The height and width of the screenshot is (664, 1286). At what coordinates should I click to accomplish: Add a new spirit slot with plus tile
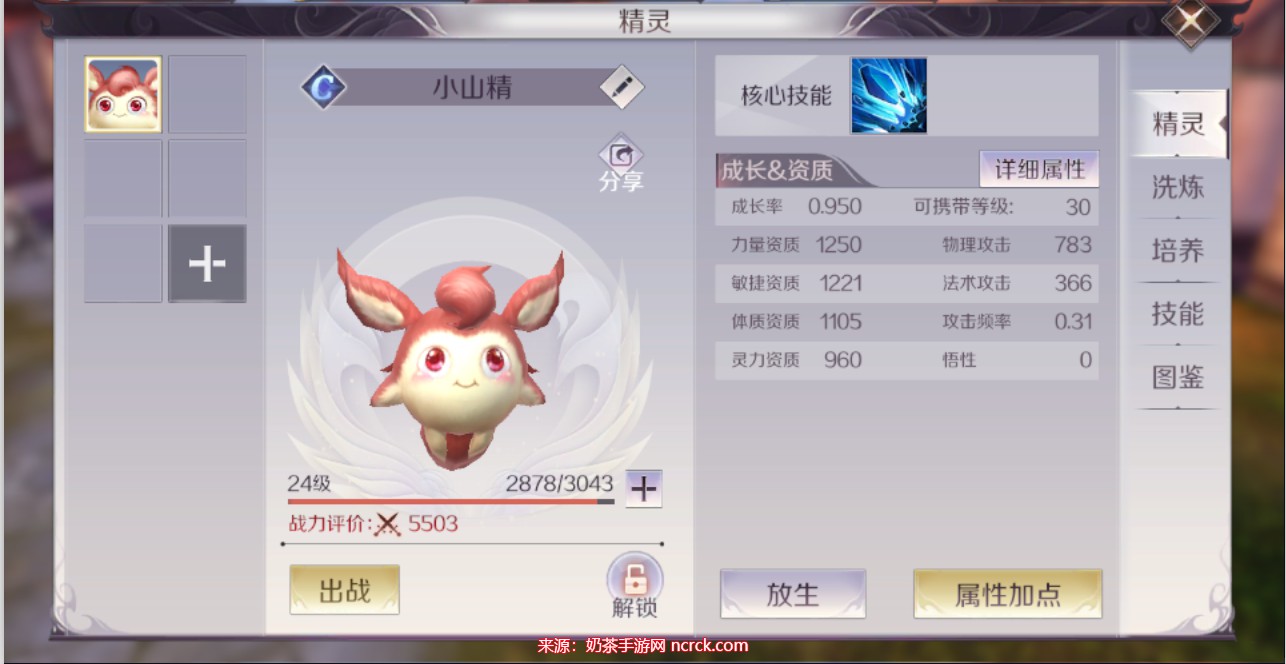click(x=207, y=264)
